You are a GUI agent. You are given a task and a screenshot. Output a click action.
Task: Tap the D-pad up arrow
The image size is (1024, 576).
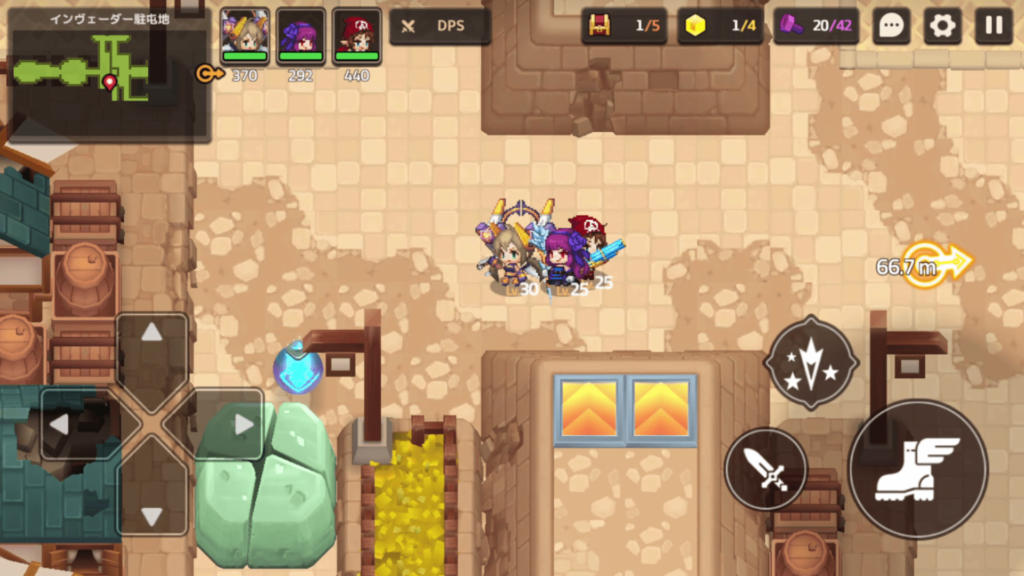tap(152, 334)
